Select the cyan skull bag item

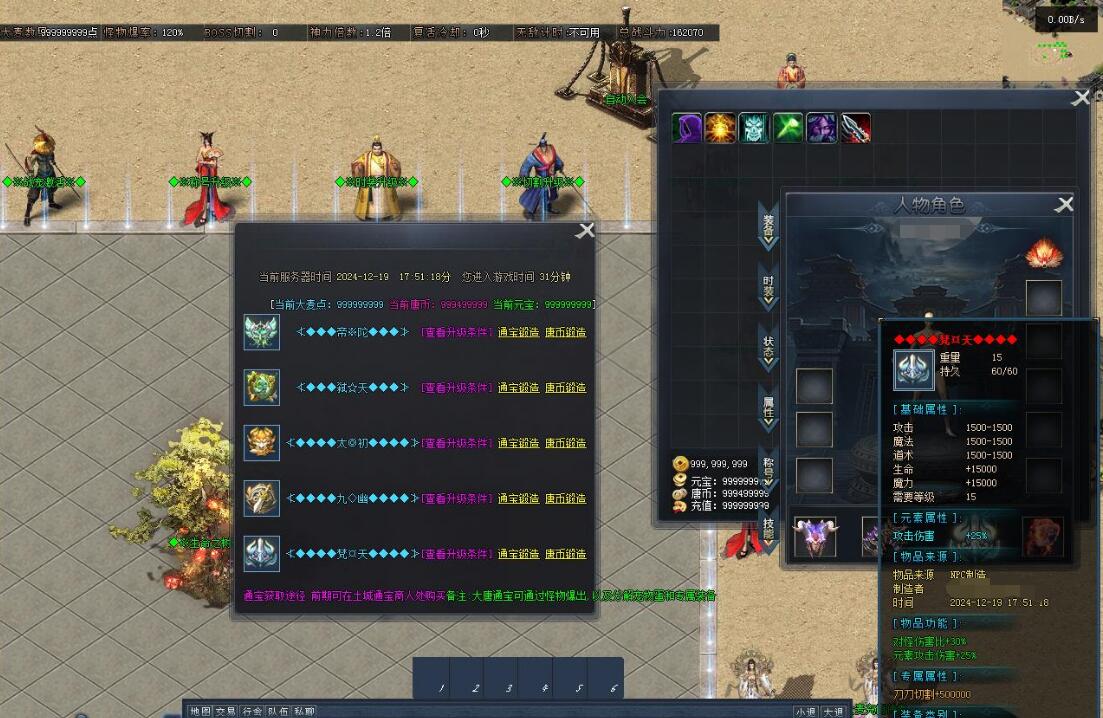(754, 128)
